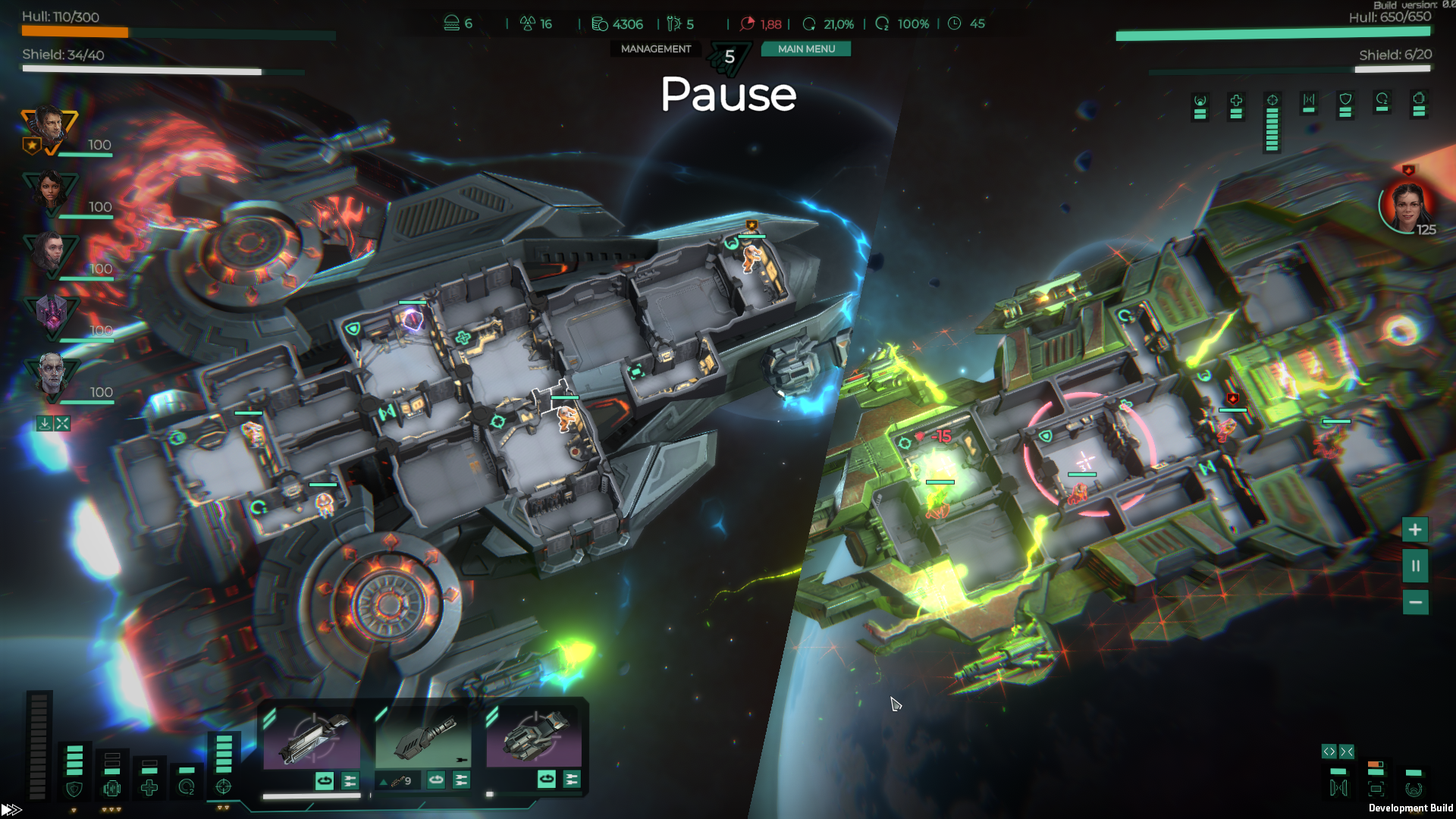Select the first weapon card

pos(312,739)
